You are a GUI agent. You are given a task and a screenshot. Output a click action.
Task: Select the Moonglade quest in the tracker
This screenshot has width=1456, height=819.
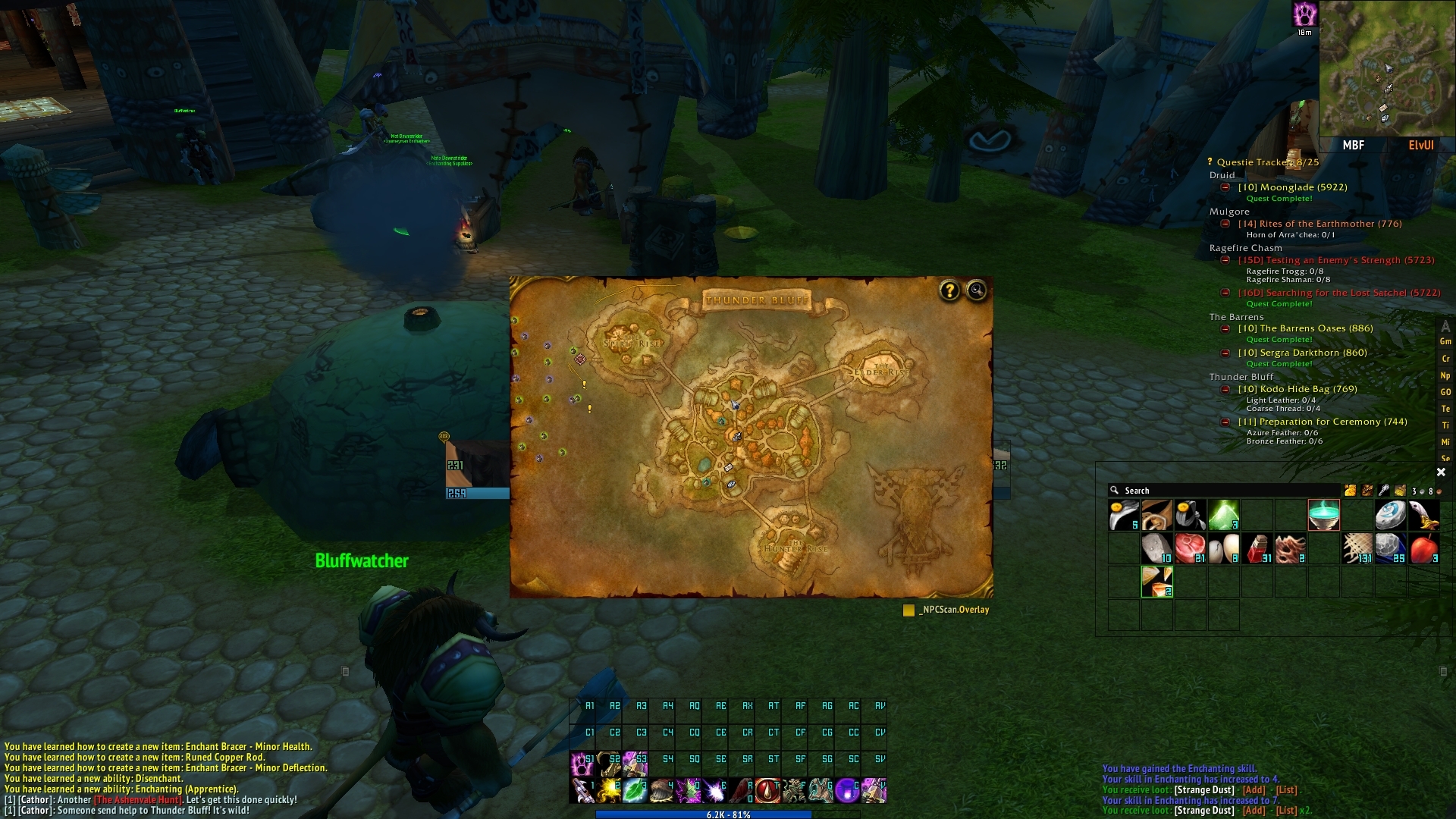(x=1292, y=187)
